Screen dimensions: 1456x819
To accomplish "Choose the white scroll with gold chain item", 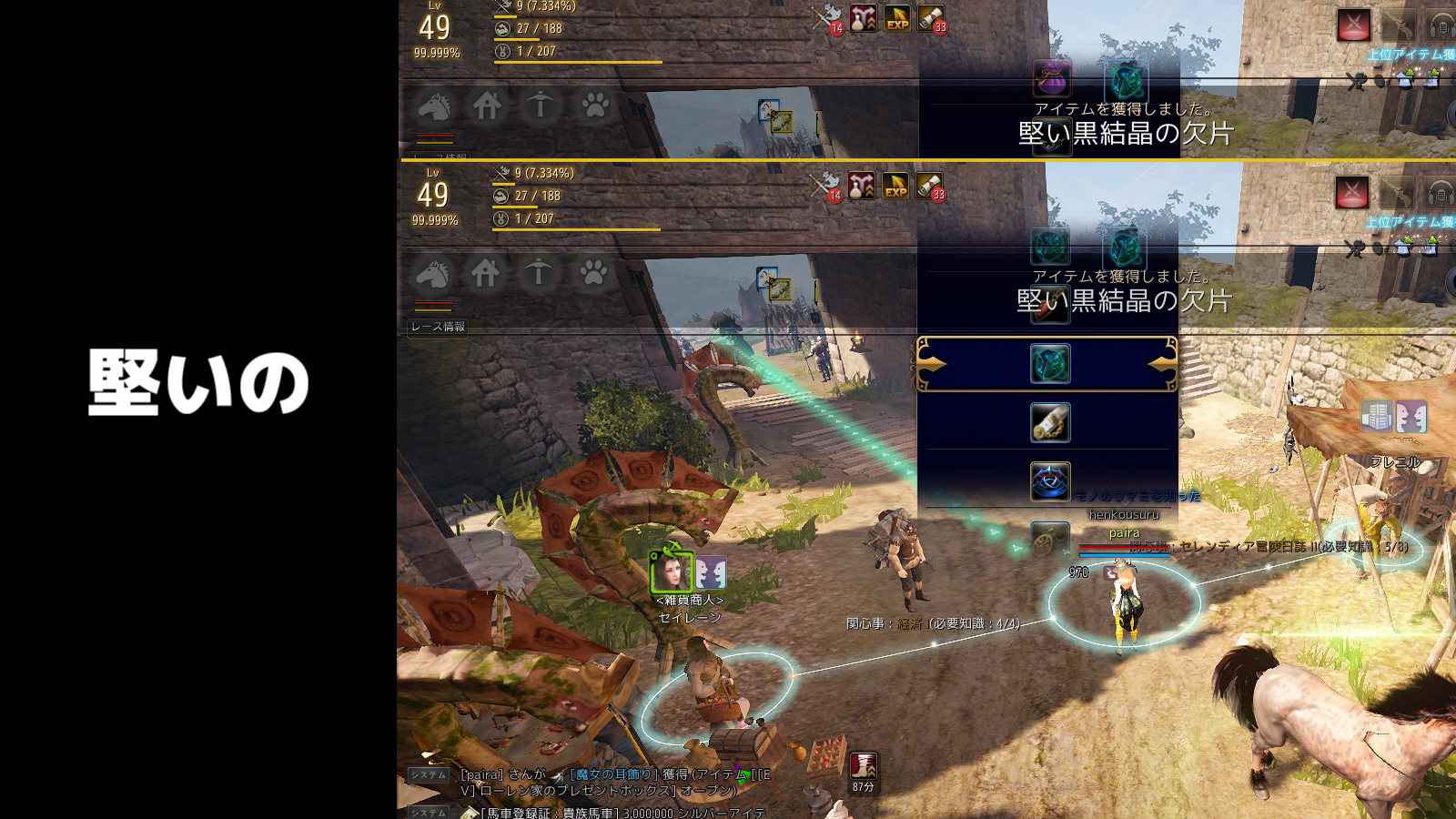I will coord(1049,423).
